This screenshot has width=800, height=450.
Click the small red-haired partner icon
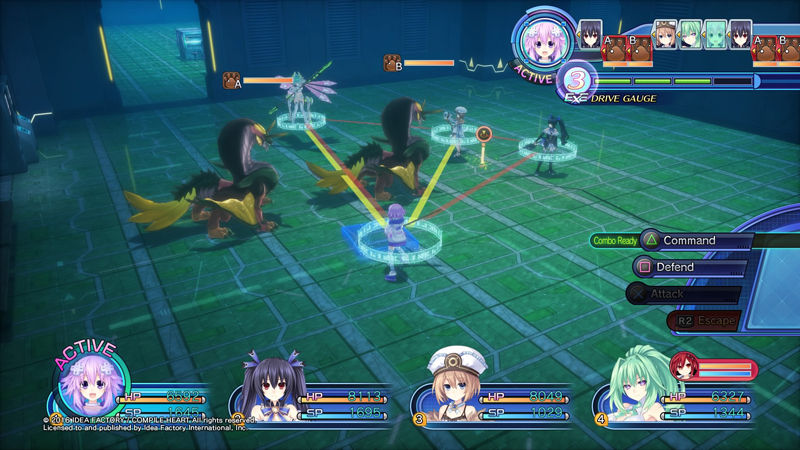pyautogui.click(x=684, y=368)
